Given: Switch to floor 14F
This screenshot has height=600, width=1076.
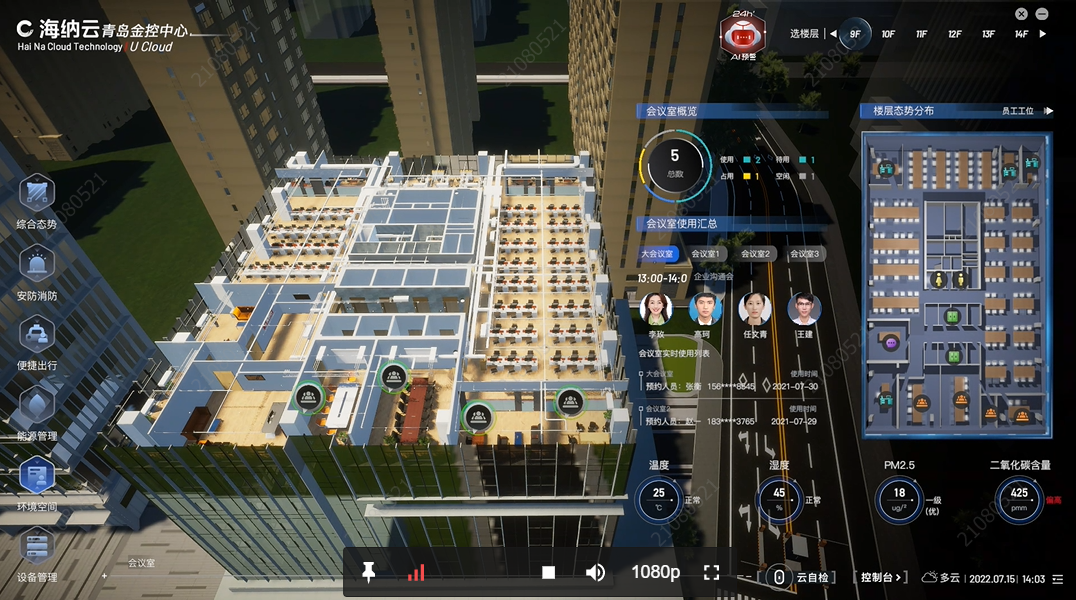Looking at the screenshot, I should (x=1021, y=34).
